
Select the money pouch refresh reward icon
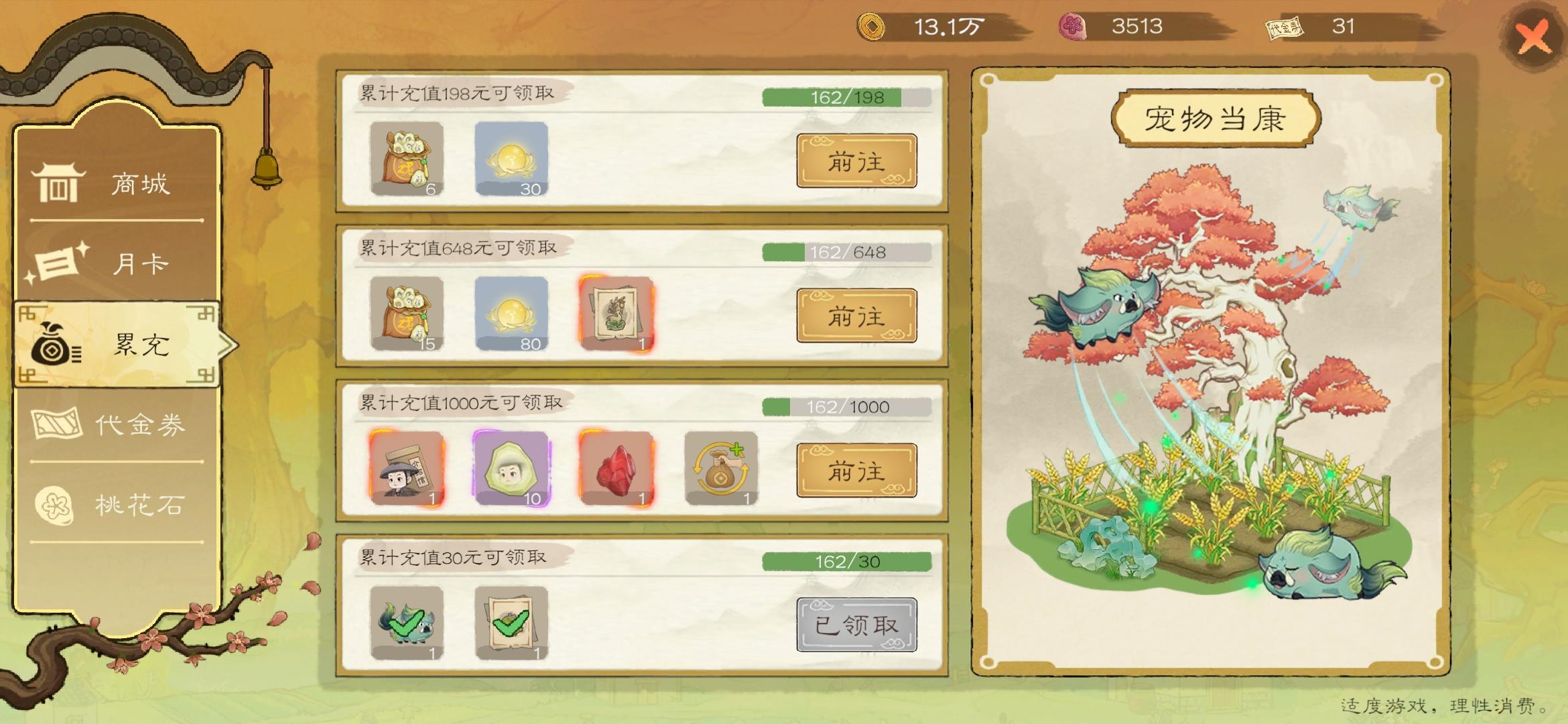coord(722,469)
